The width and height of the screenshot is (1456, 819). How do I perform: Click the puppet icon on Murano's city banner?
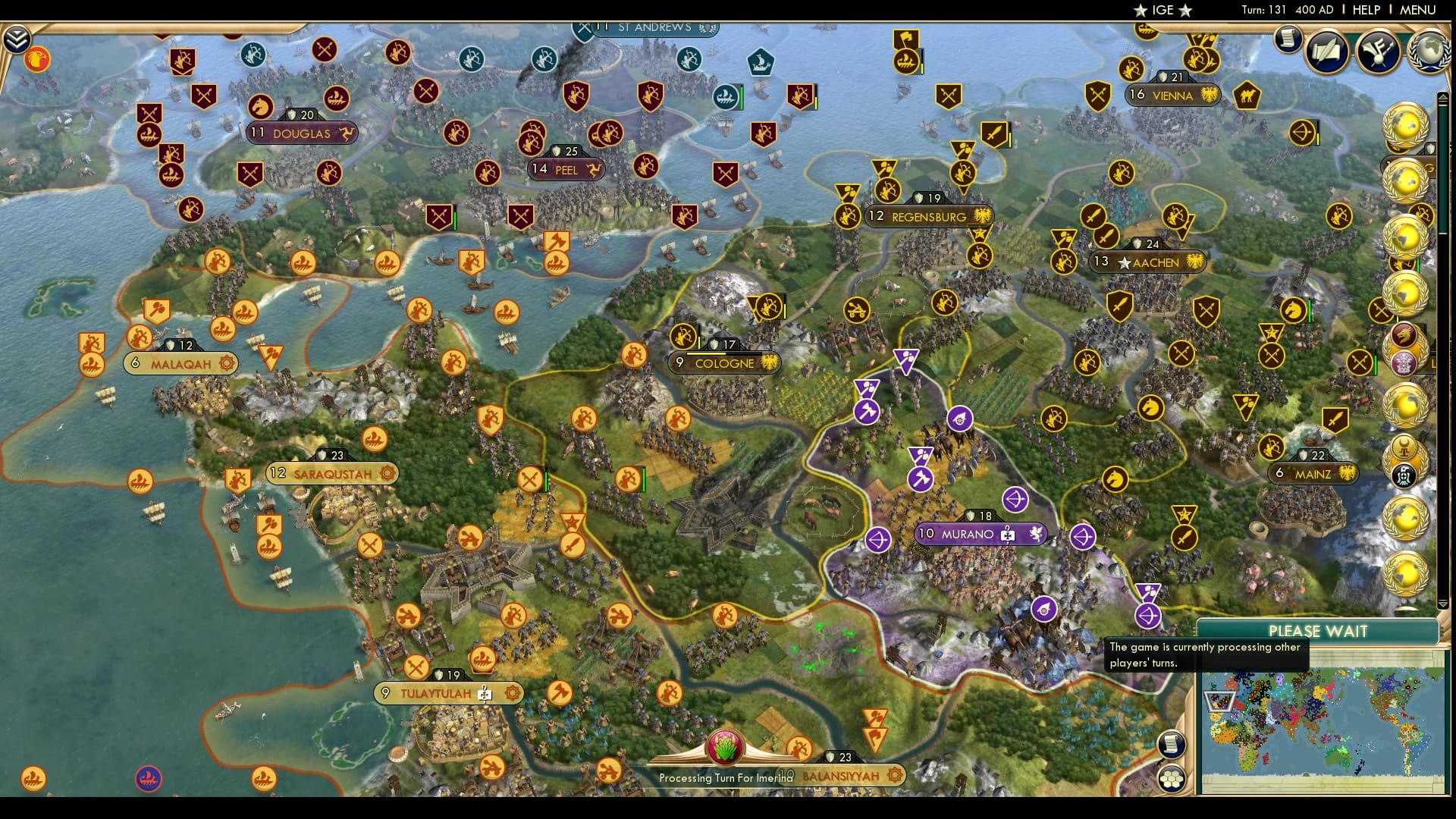(x=1007, y=535)
